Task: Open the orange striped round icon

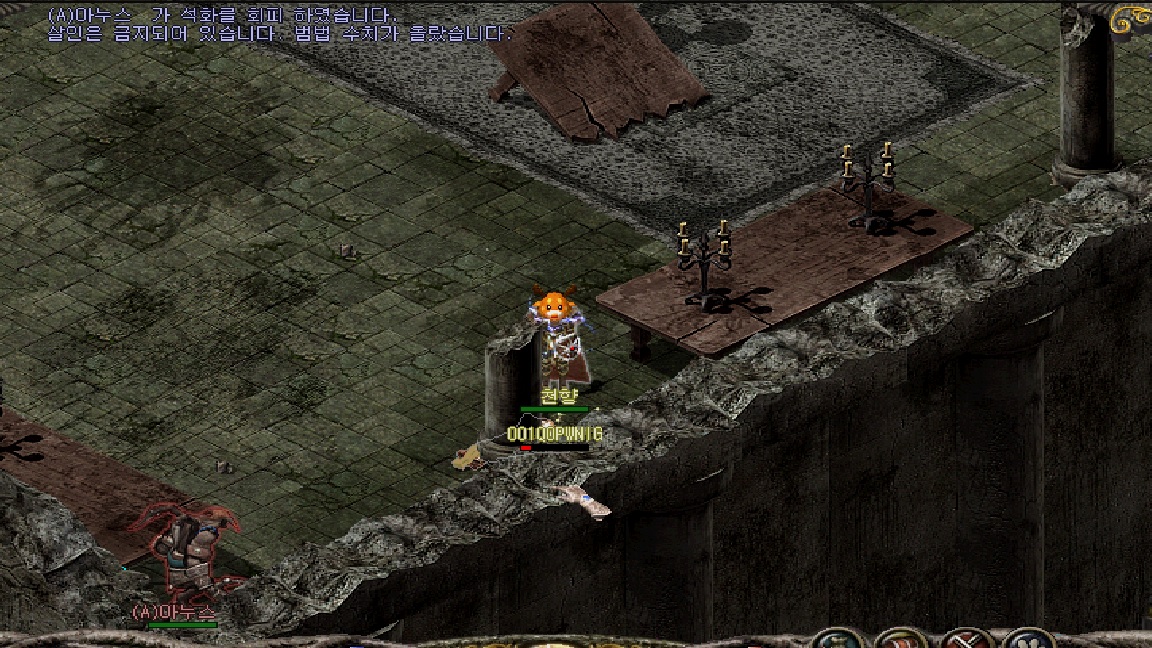Action: coord(900,640)
